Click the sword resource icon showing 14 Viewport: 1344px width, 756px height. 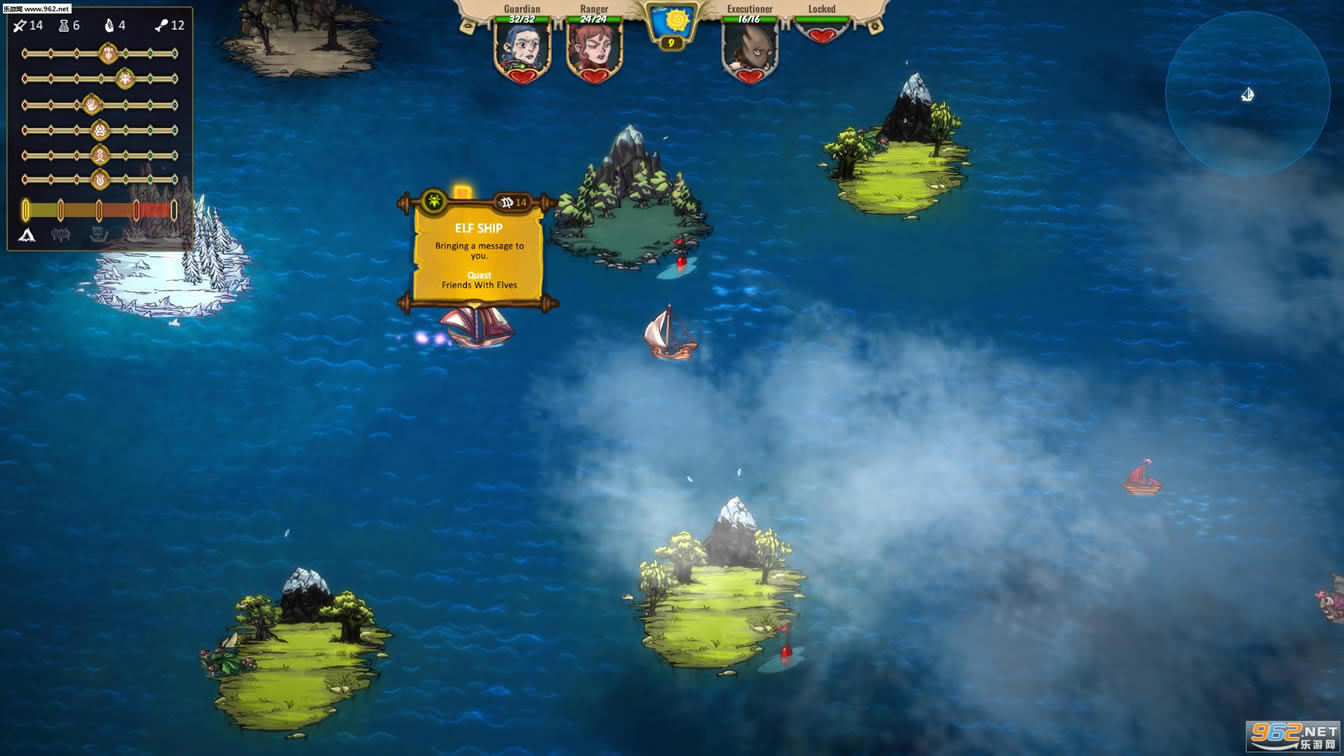[x=19, y=25]
